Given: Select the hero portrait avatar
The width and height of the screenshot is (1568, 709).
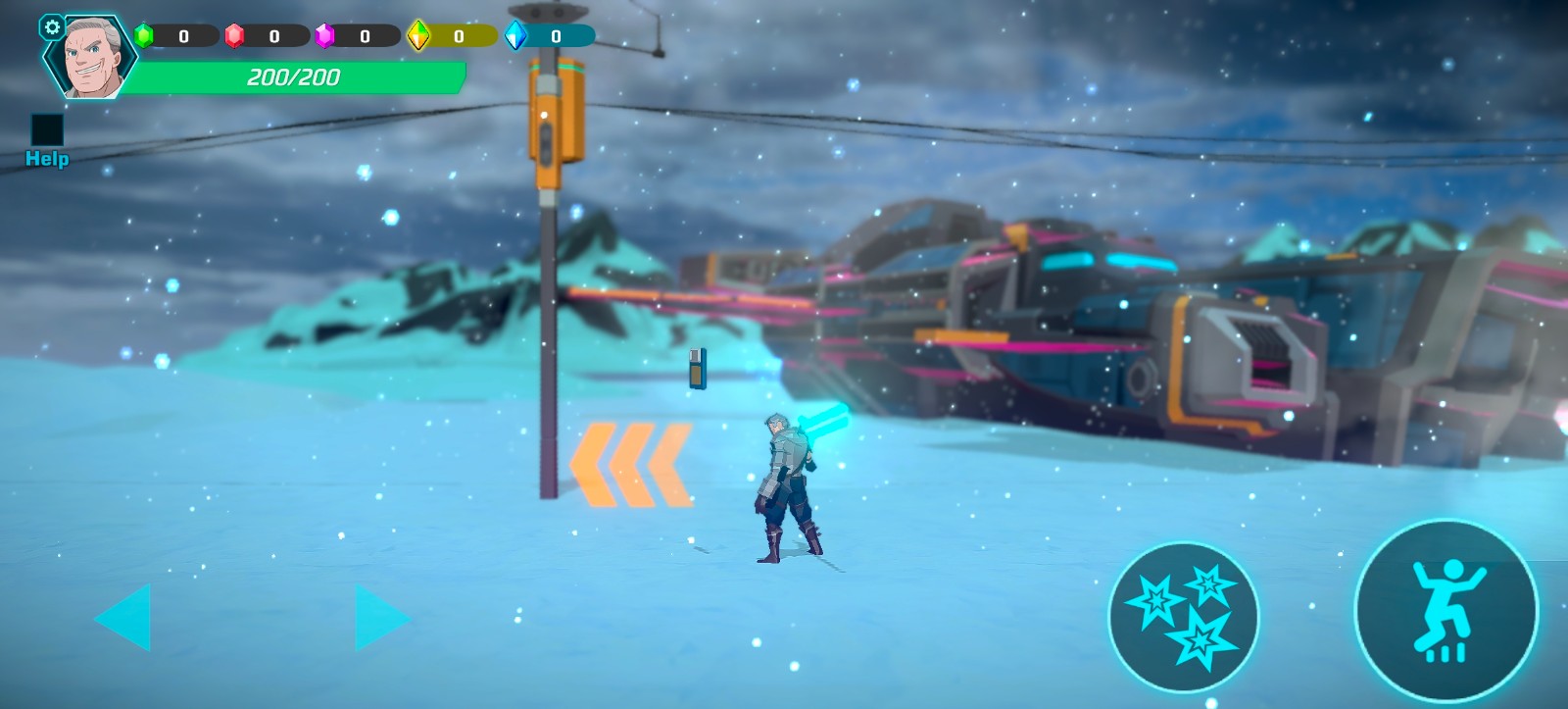Looking at the screenshot, I should coord(93,59).
